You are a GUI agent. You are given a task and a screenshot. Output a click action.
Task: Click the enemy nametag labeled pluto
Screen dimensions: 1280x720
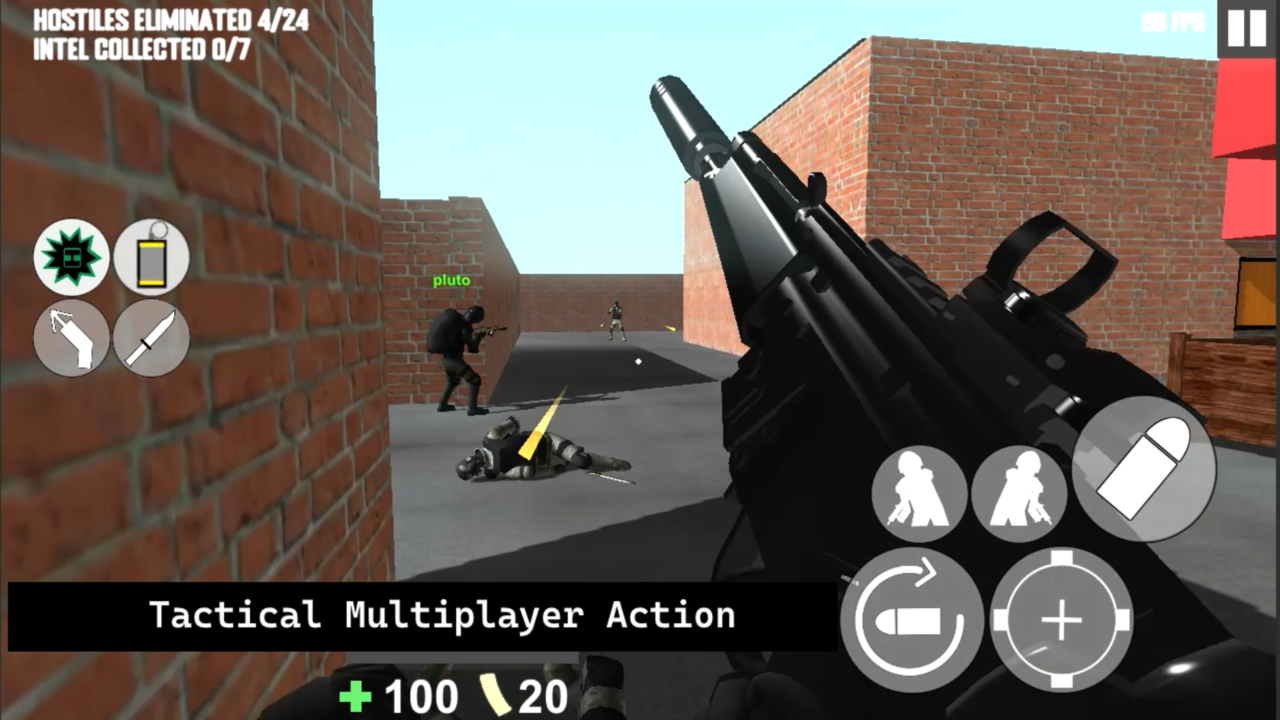451,281
